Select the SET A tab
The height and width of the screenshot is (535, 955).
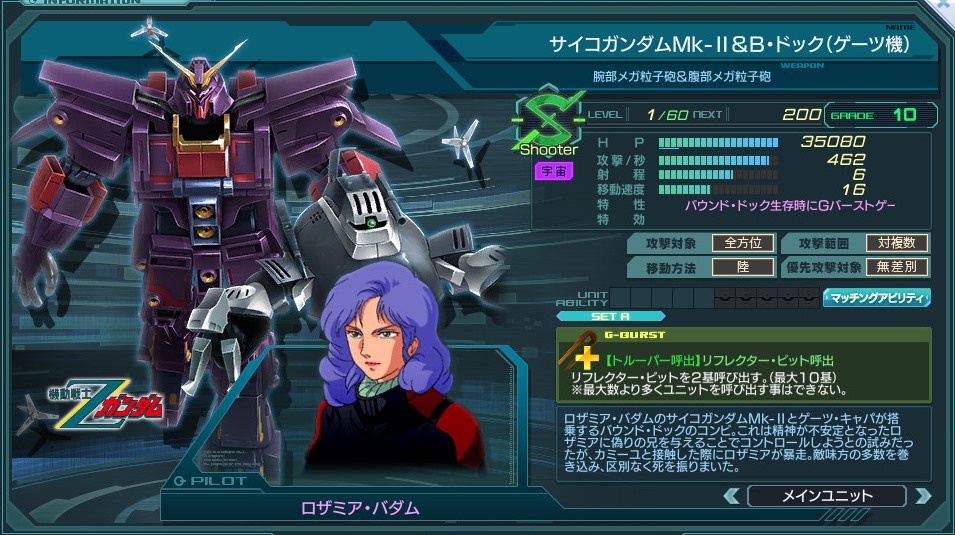(609, 317)
